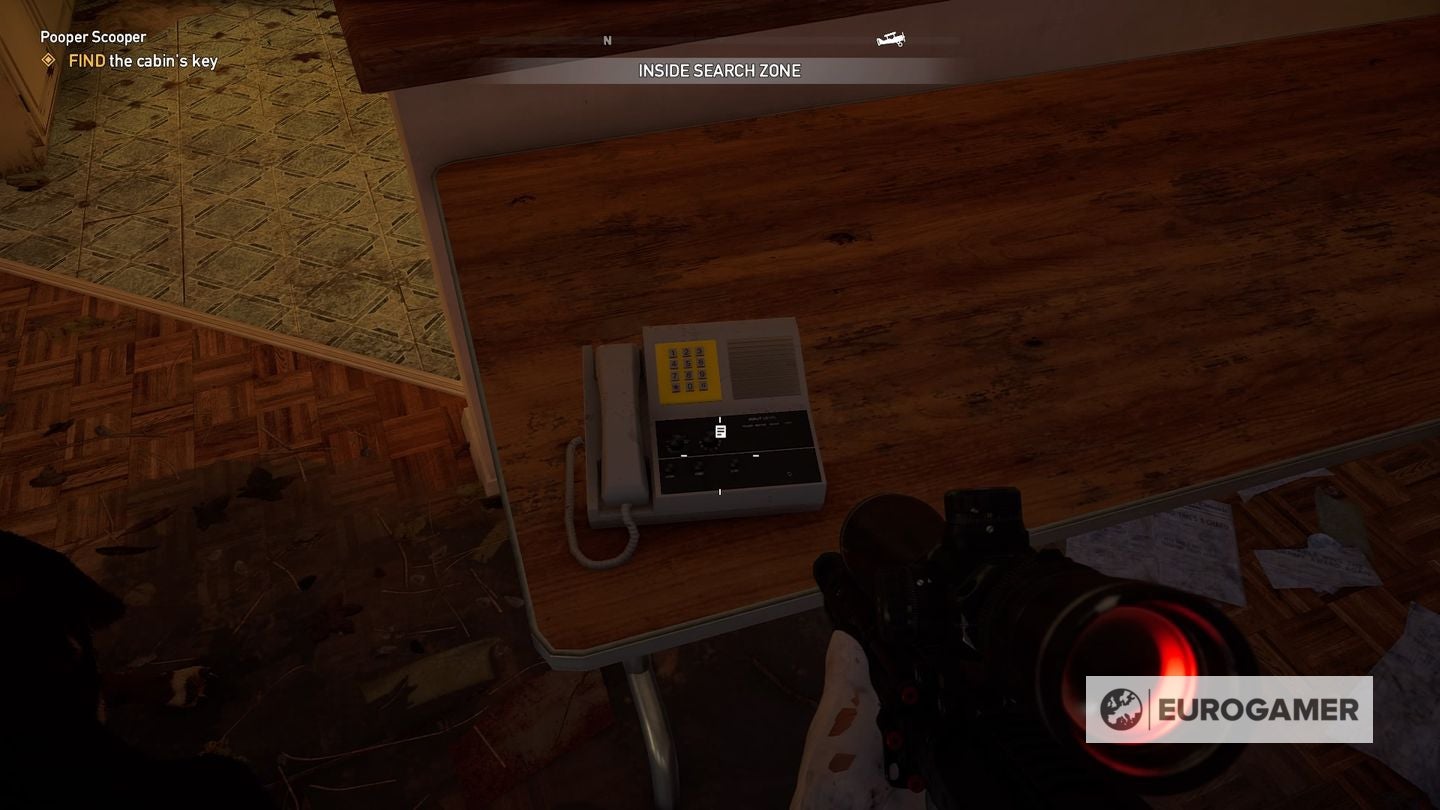Toggle the left switch on the phone's lower panel
This screenshot has height=810, width=1440.
coord(670,469)
